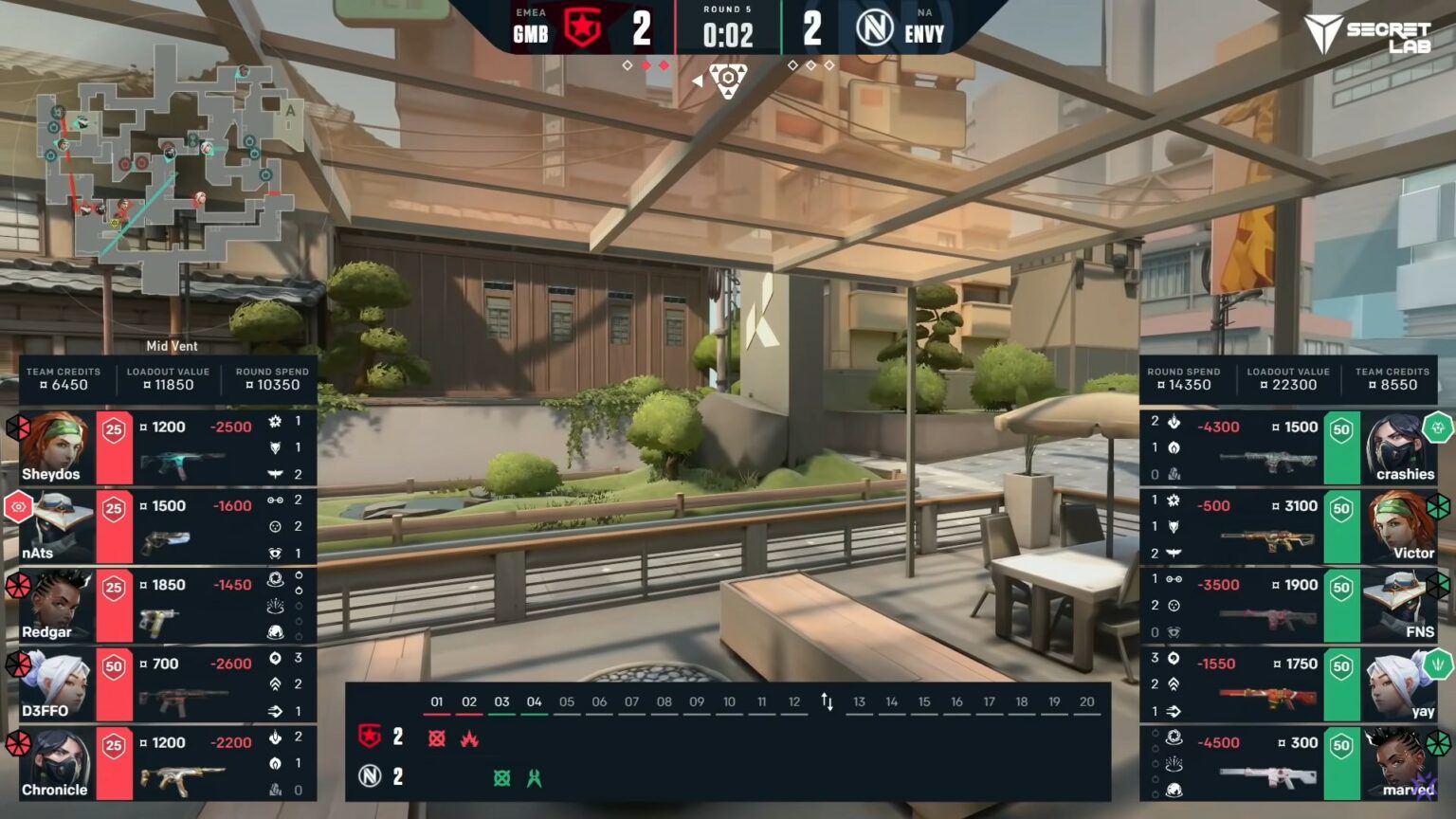This screenshot has width=1456, height=819.
Task: Select round 20 on the round timeline
Action: pos(1087,702)
